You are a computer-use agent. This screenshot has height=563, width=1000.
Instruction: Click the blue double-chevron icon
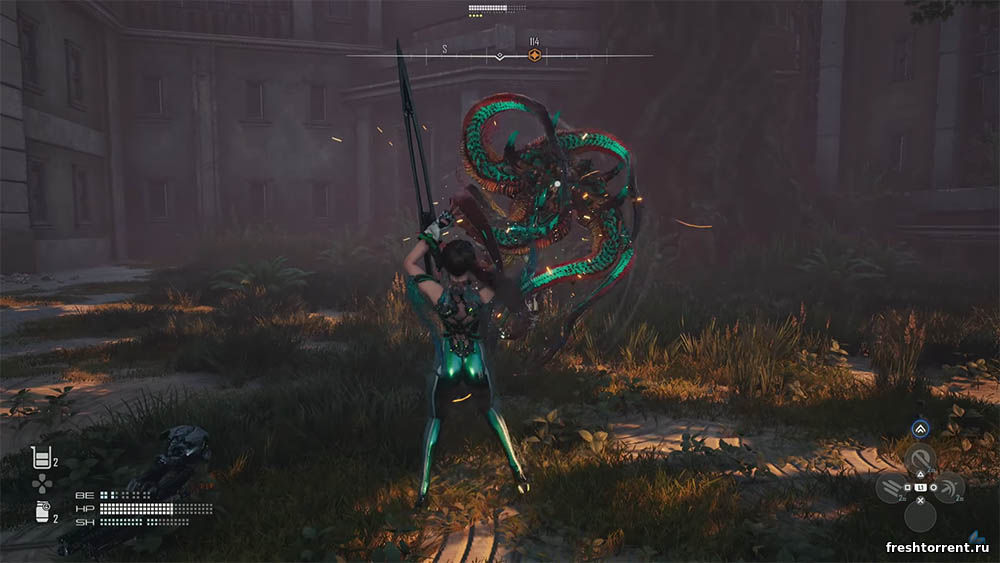click(920, 429)
